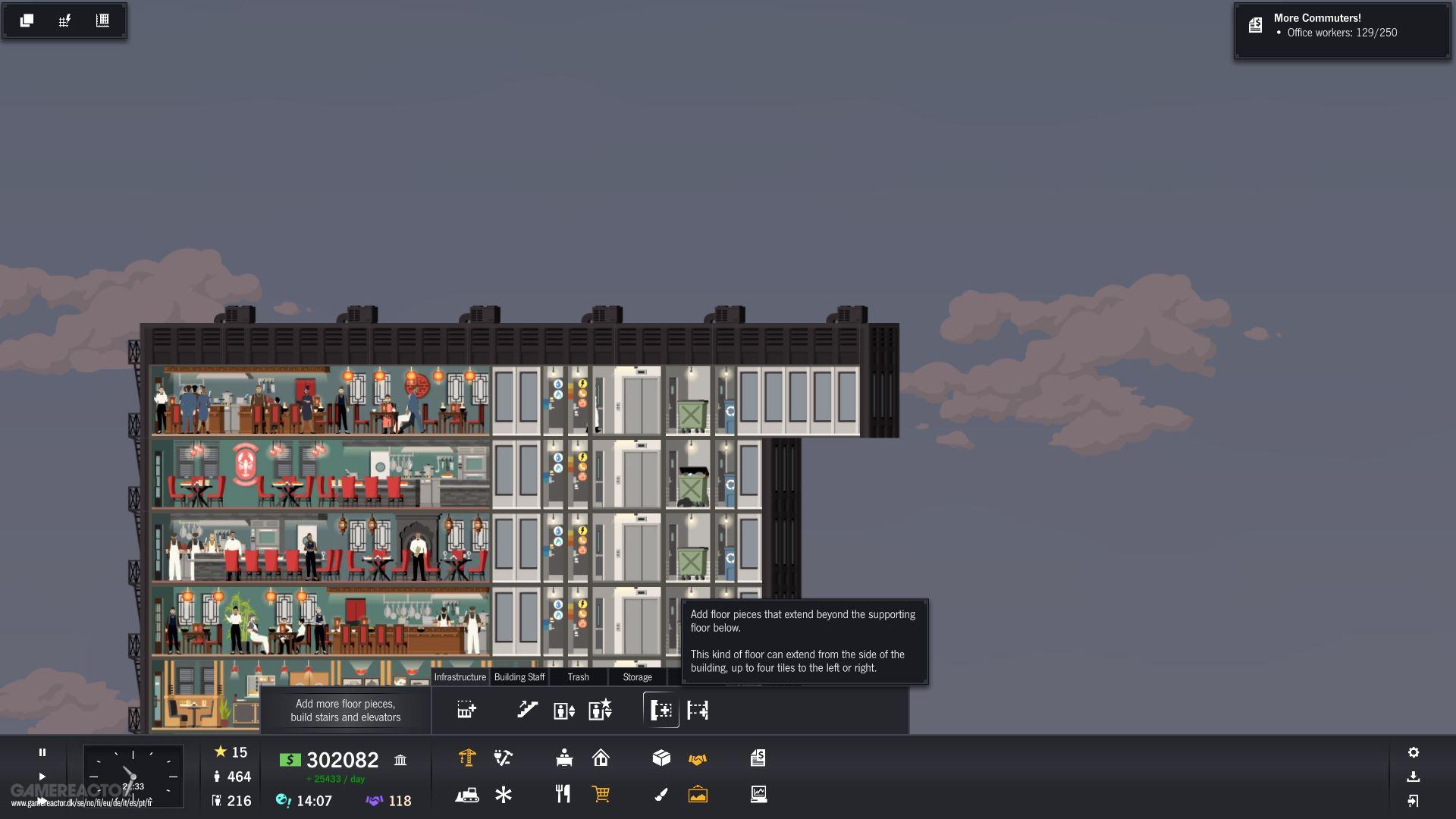
Task: Switch to the Building Staff tab
Action: pyautogui.click(x=519, y=677)
